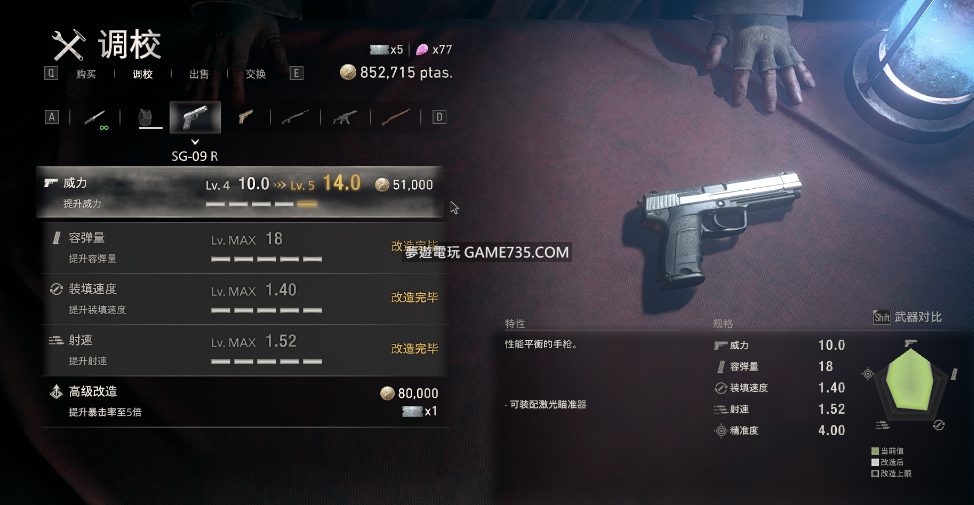Select the tan-colored handgun icon

point(245,117)
